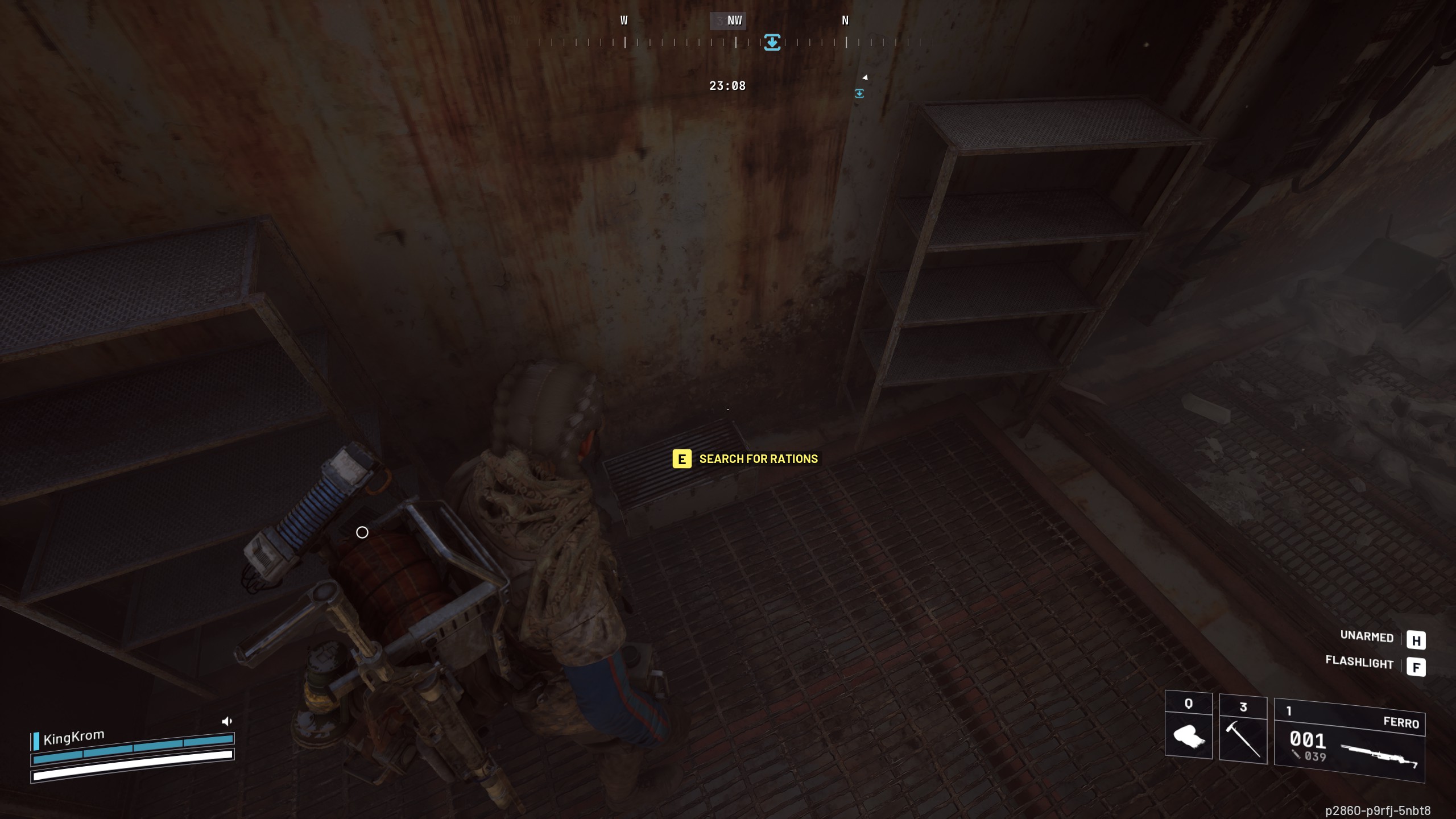
Task: Click the NW heading on the compass
Action: [x=734, y=20]
